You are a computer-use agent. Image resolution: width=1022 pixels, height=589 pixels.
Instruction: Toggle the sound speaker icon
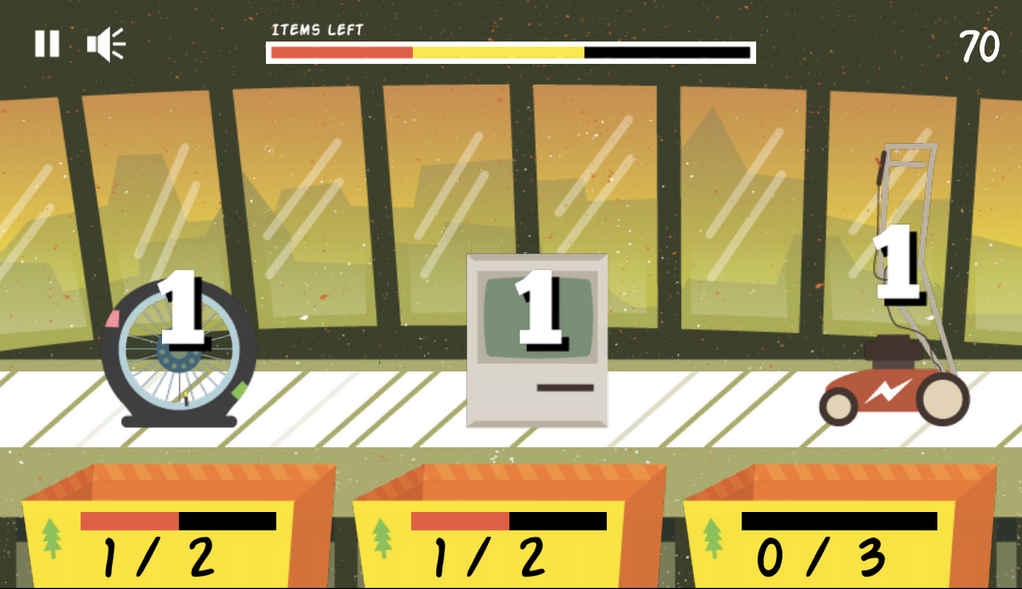[105, 44]
